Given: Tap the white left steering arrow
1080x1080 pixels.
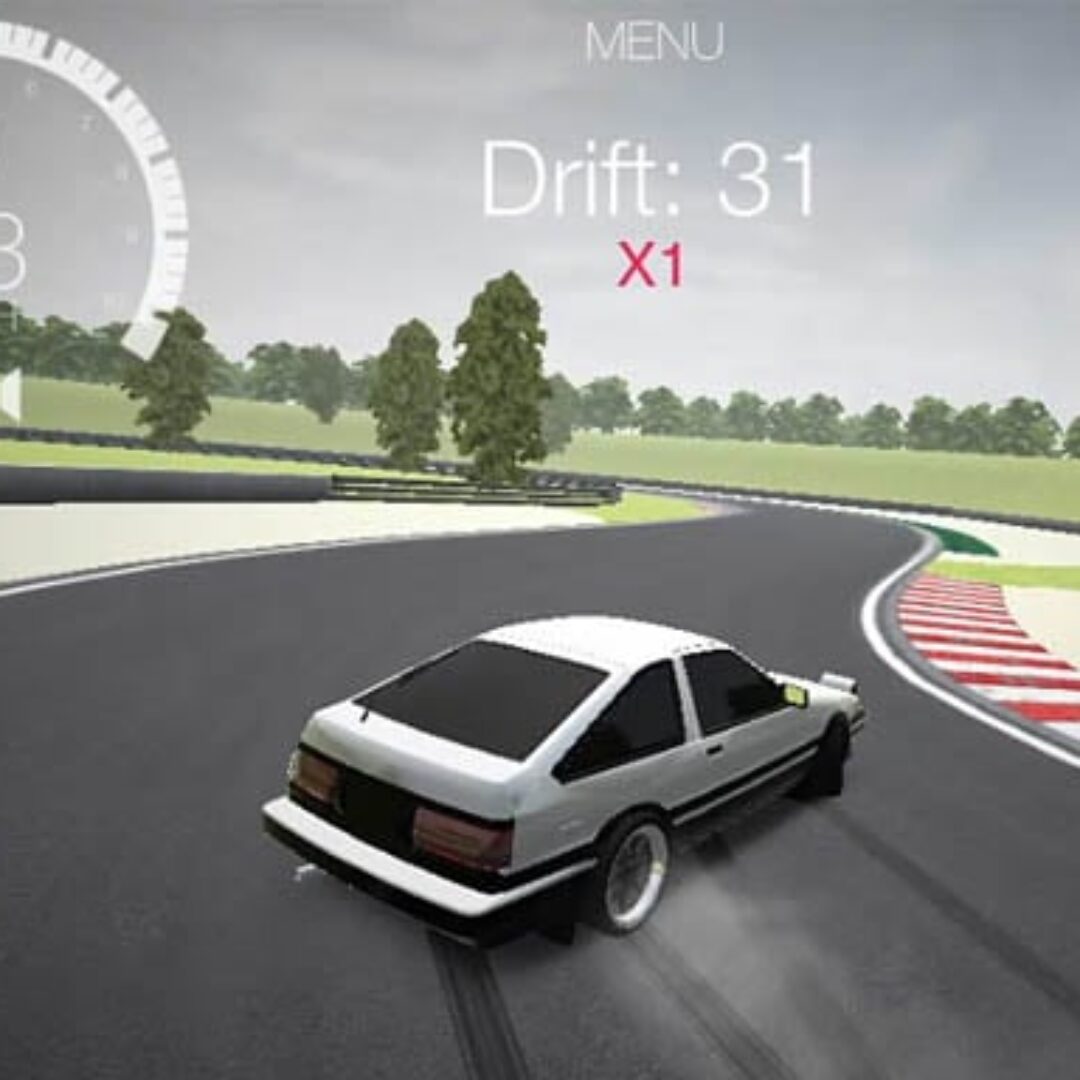Looking at the screenshot, I should pos(9,395).
